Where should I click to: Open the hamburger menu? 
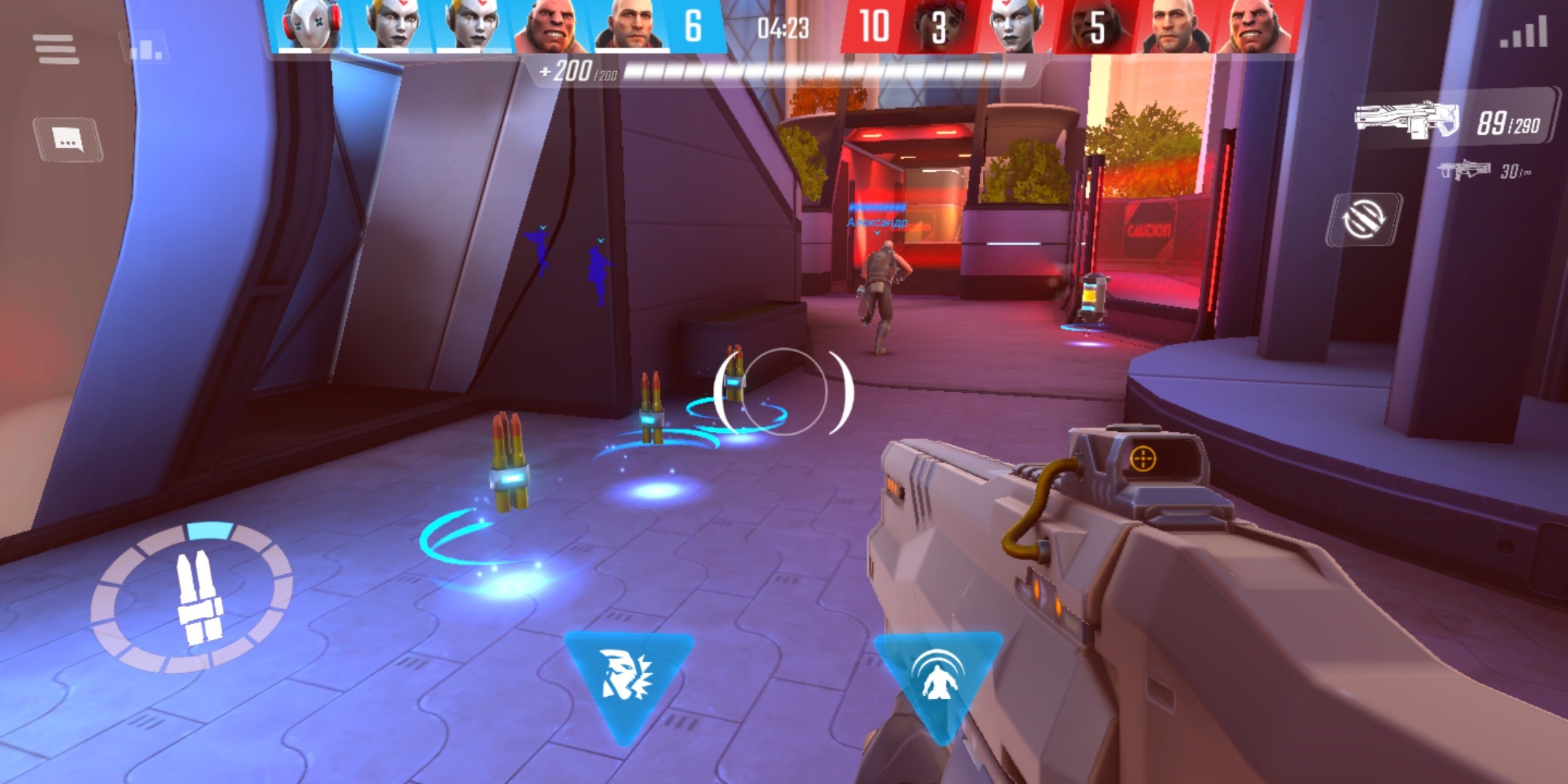coord(56,49)
